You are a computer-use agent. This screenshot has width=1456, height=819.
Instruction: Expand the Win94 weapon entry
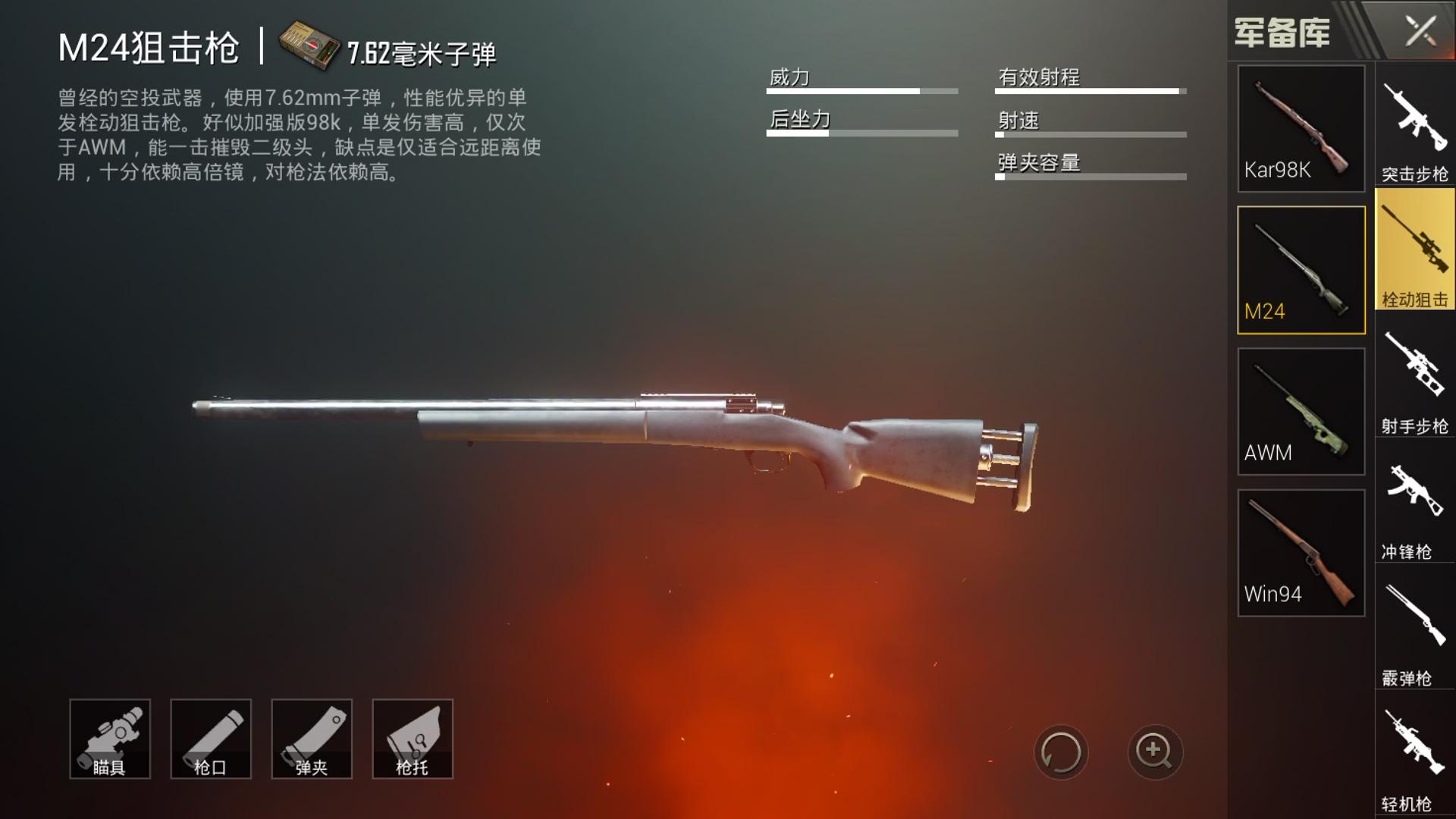click(x=1300, y=551)
